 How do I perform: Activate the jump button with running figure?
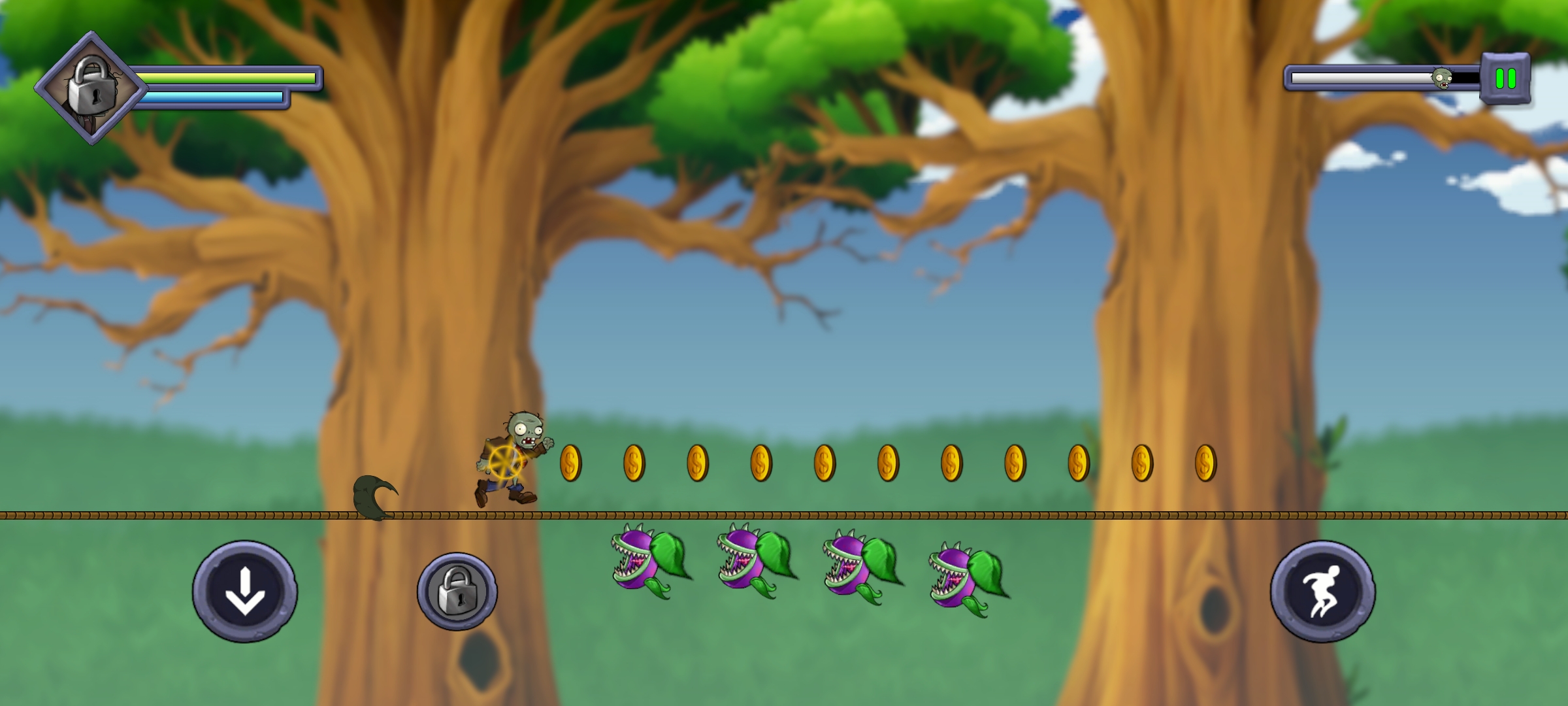(x=1322, y=592)
